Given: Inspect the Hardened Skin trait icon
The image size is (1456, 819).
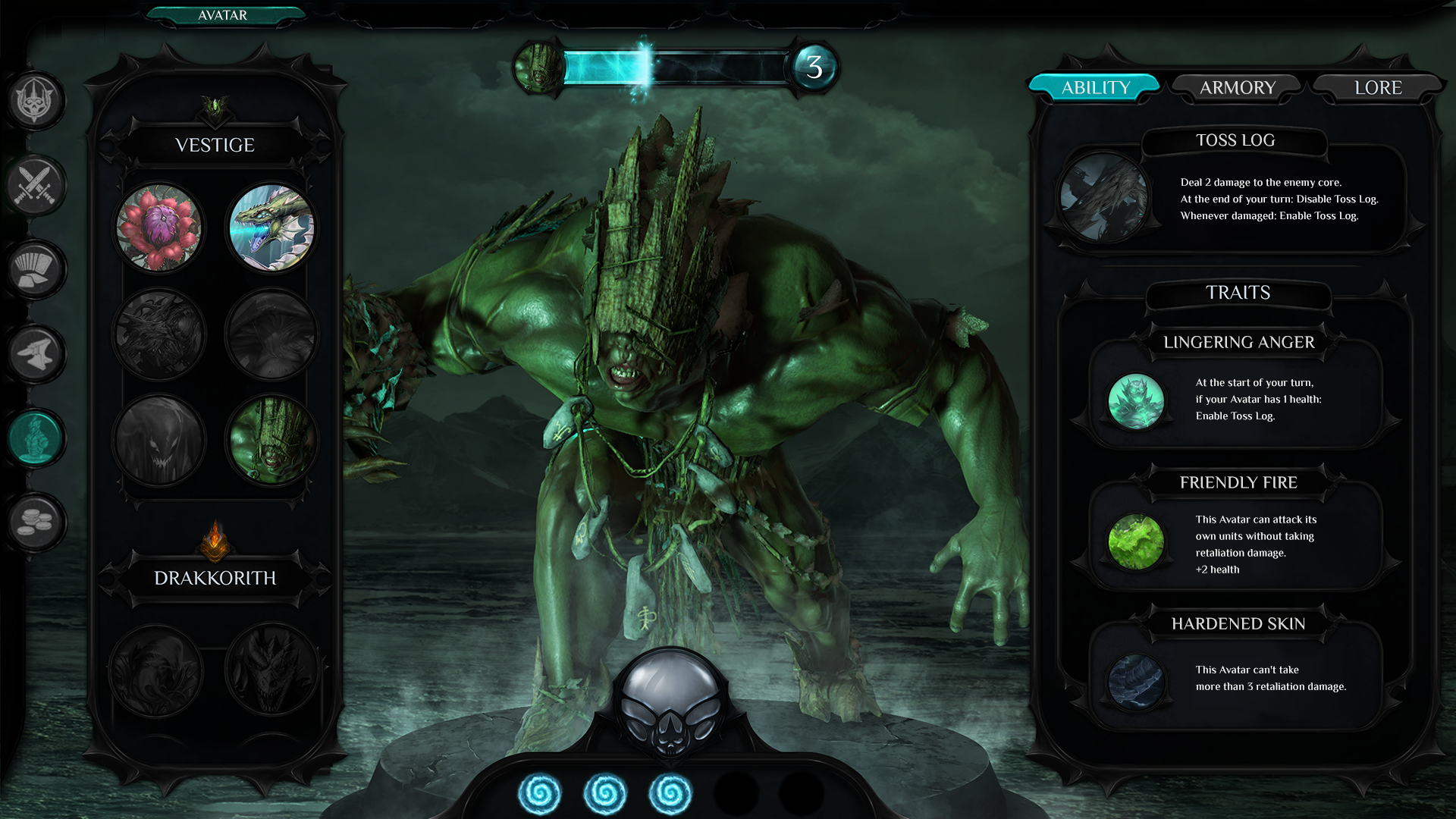Looking at the screenshot, I should [1135, 681].
